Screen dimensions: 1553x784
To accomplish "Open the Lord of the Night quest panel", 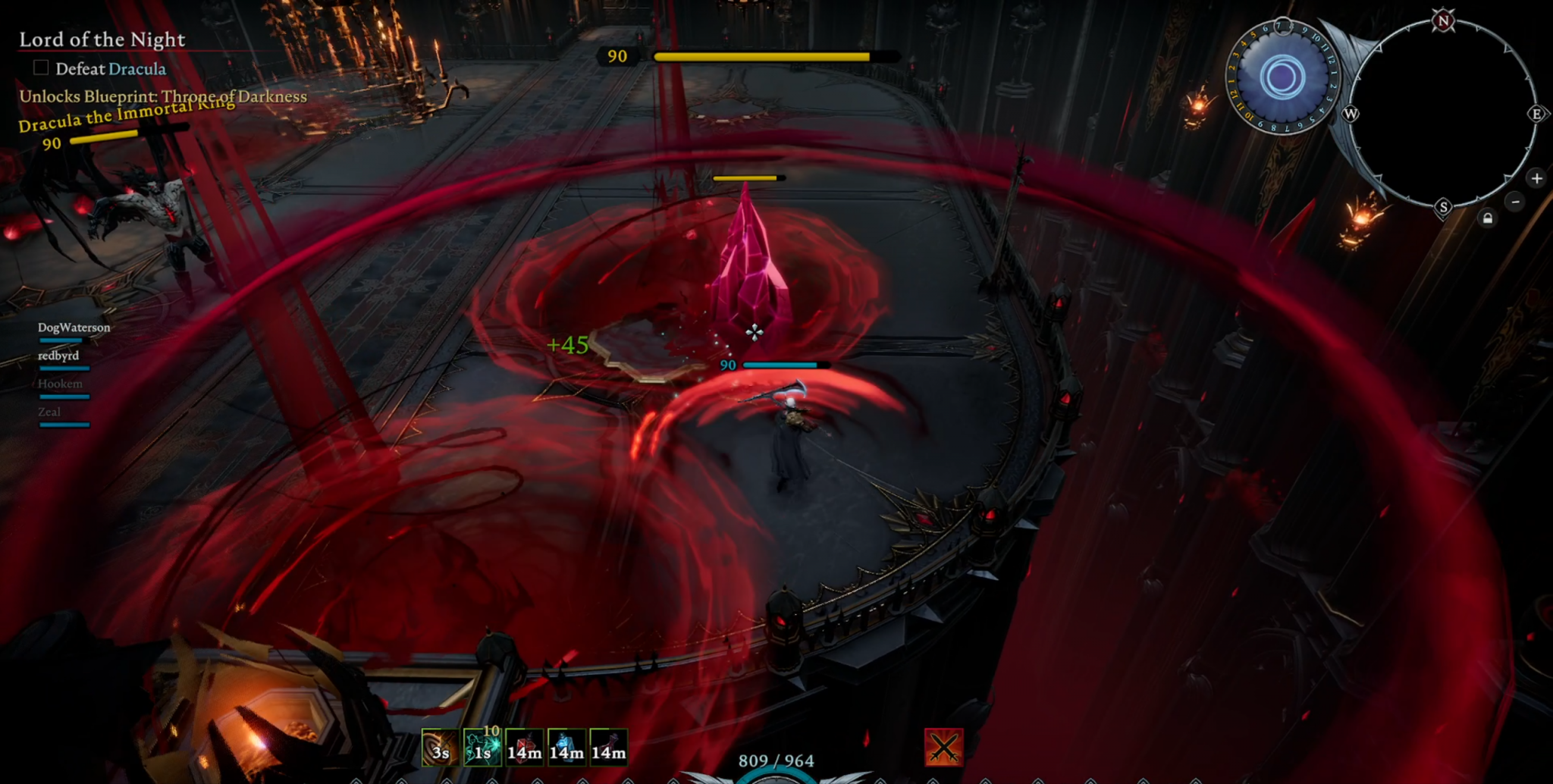I will point(102,39).
